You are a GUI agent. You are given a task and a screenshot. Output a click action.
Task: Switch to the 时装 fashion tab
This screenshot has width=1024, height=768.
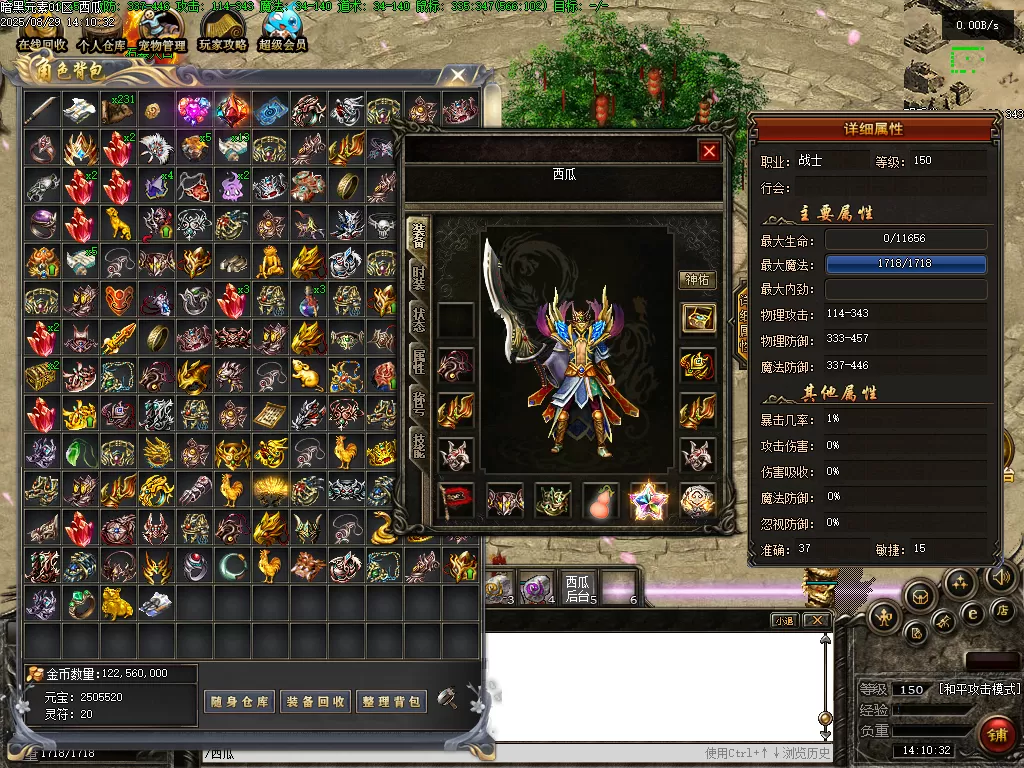point(418,277)
